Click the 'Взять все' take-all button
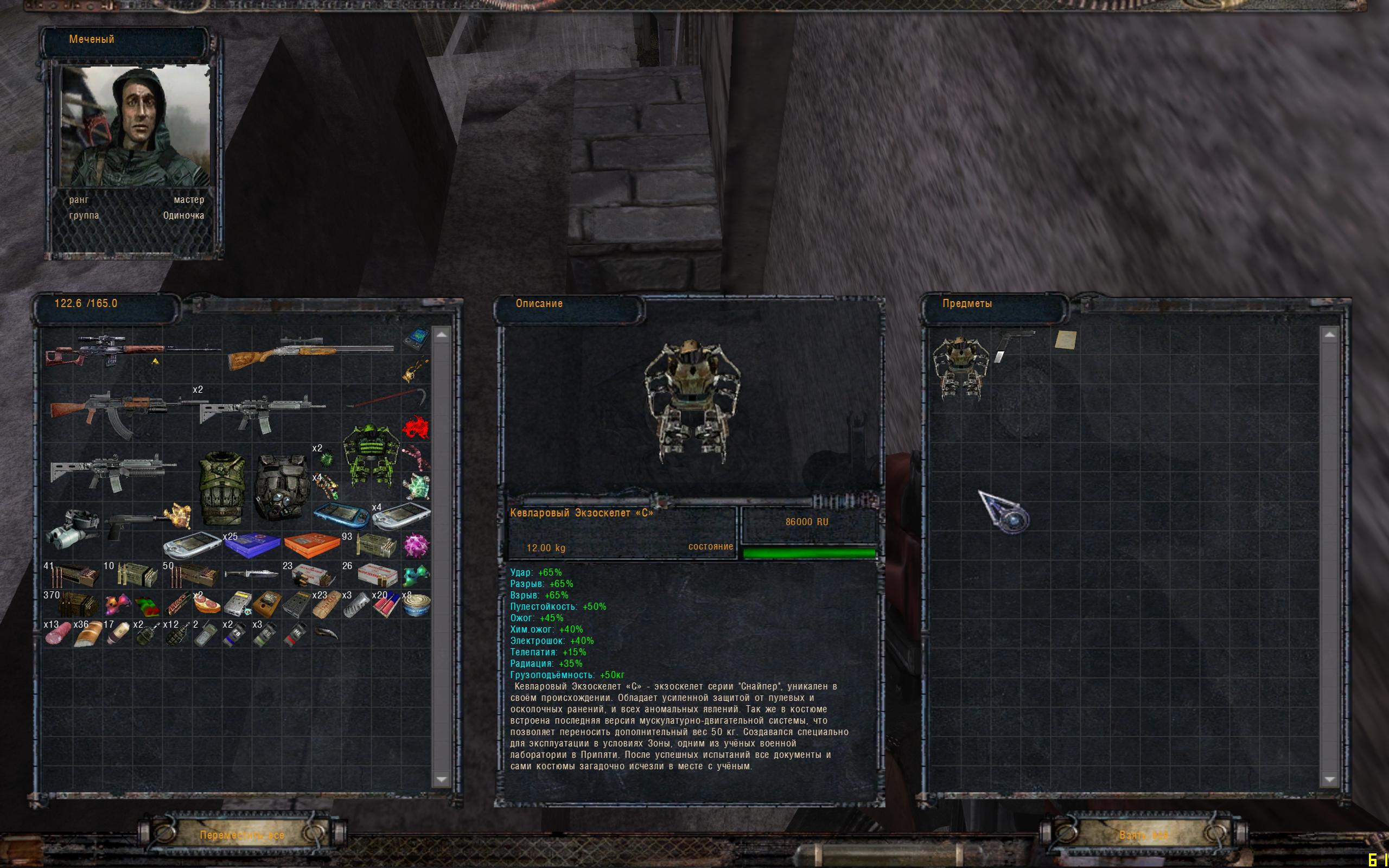The image size is (1389, 868). (1143, 835)
